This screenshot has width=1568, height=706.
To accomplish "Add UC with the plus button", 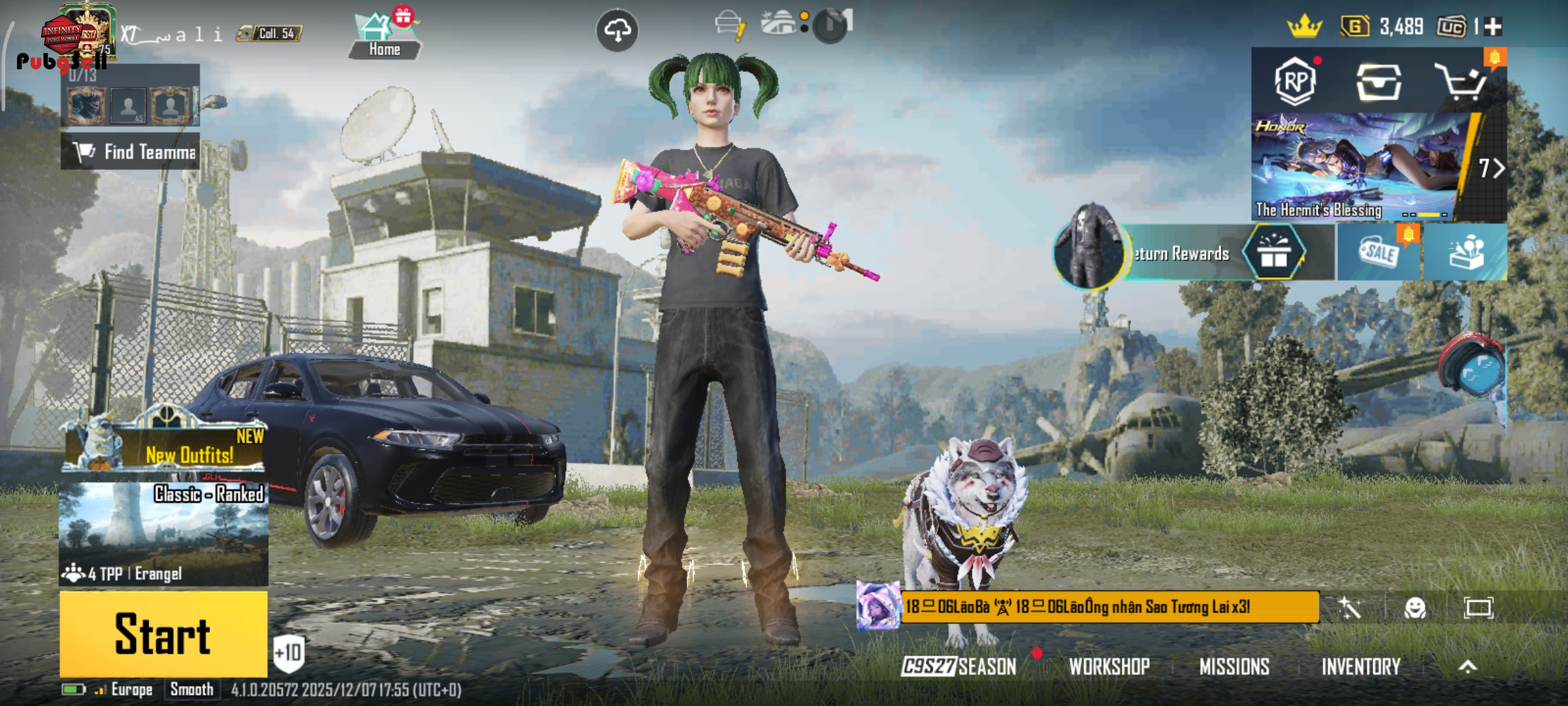I will (x=1493, y=27).
